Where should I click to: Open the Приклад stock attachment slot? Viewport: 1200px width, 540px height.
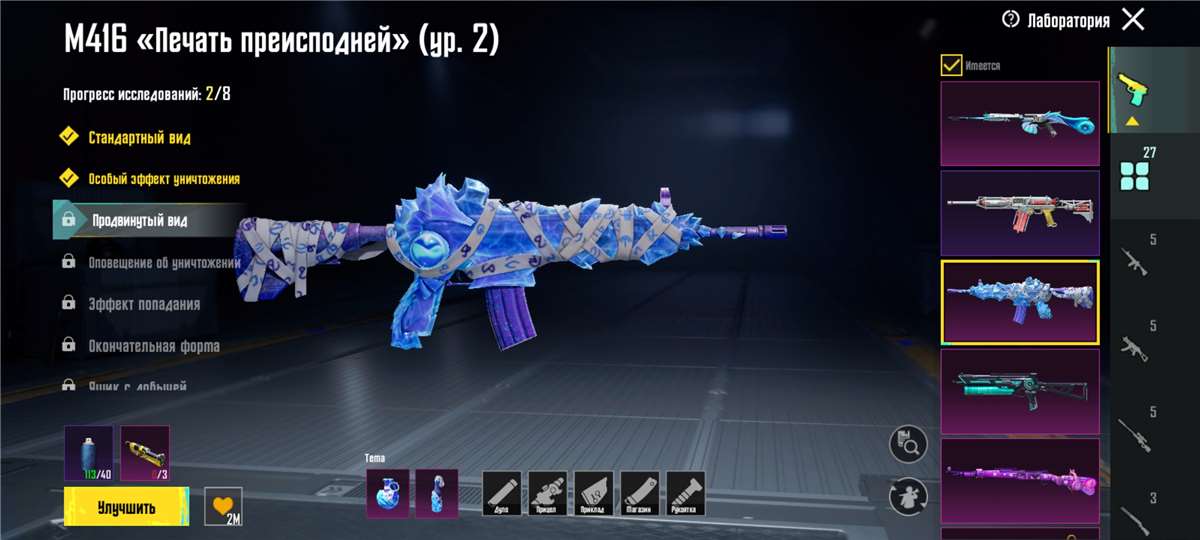[594, 493]
